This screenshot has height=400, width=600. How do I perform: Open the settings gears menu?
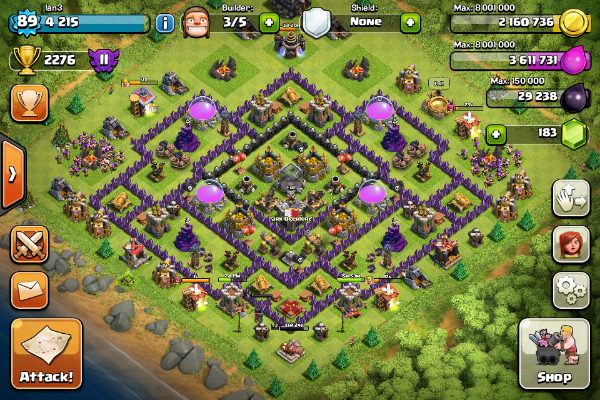point(570,291)
